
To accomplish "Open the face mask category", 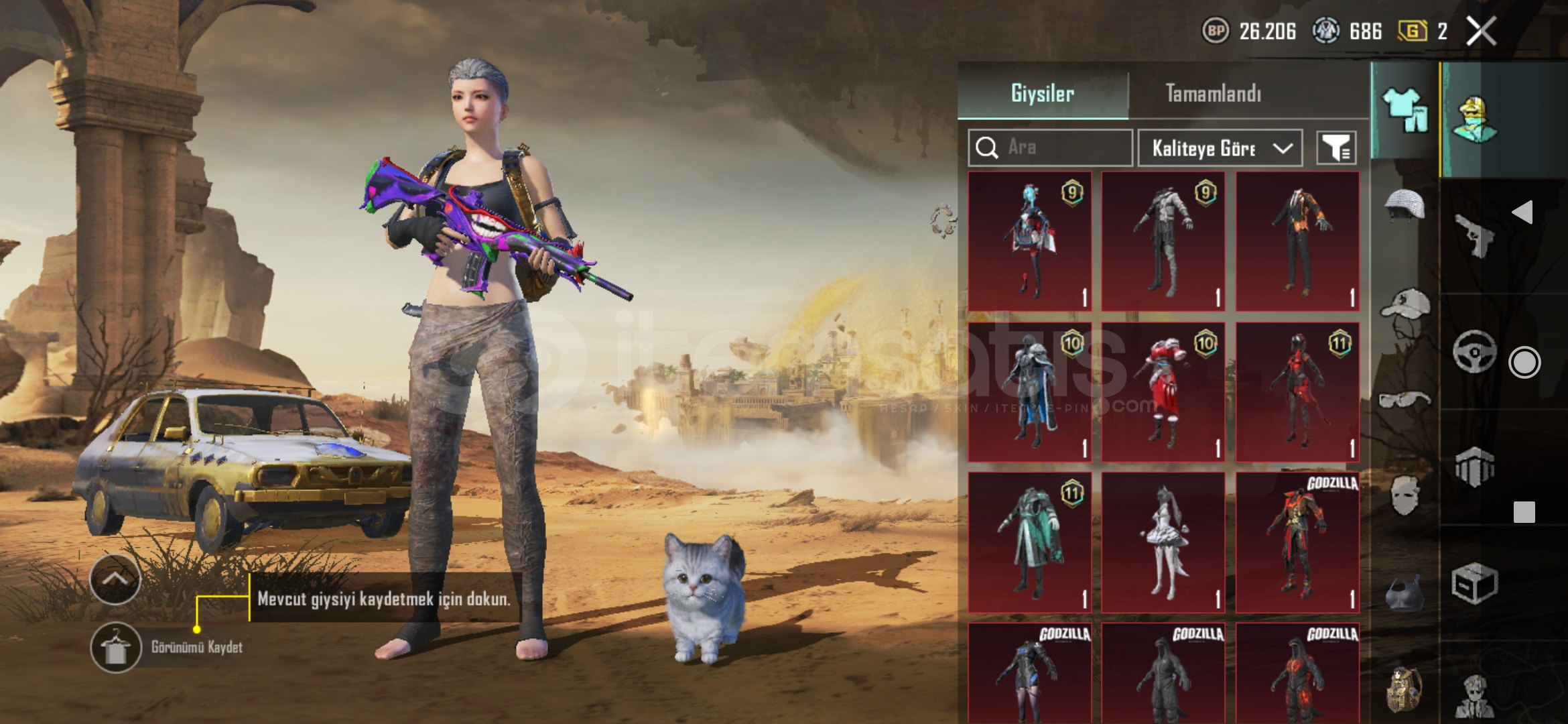I will pyautogui.click(x=1404, y=496).
